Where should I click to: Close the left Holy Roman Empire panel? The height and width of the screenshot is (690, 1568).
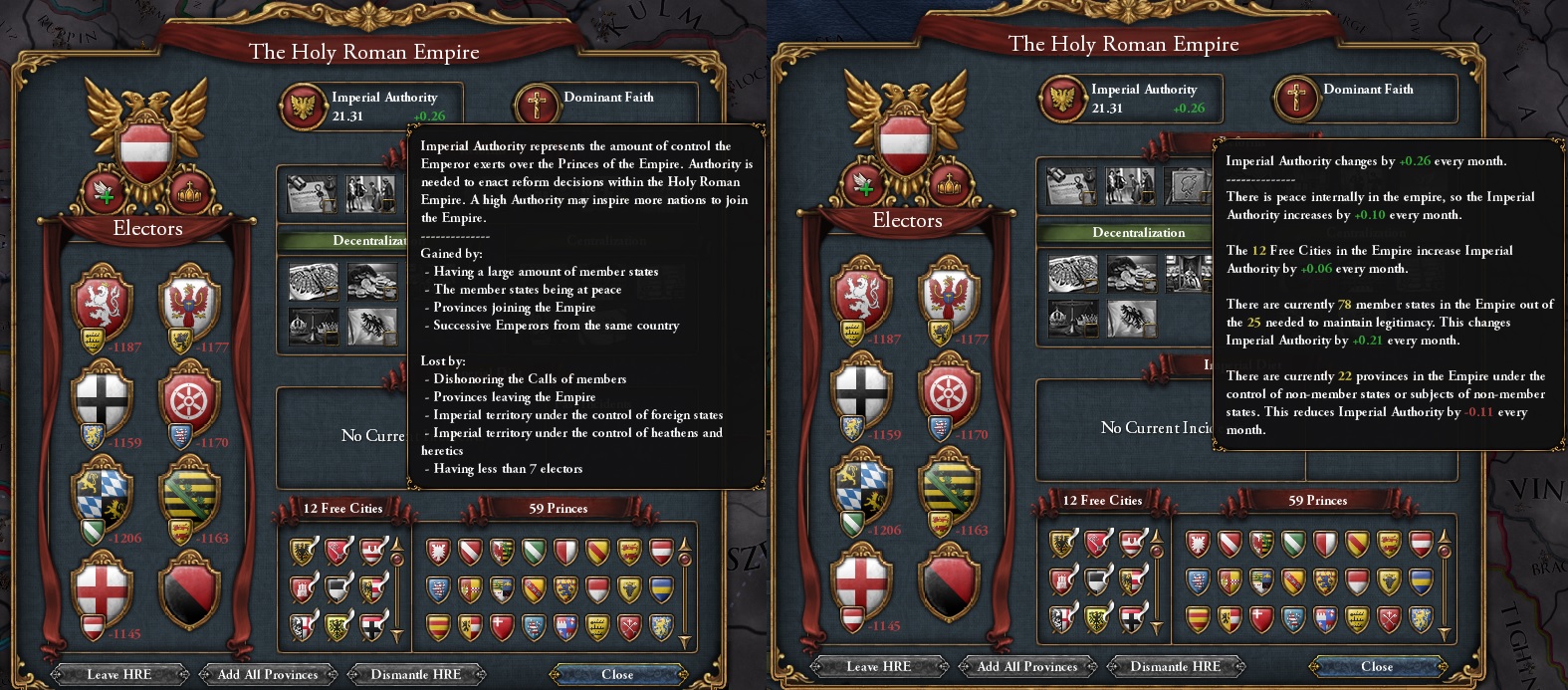click(617, 674)
